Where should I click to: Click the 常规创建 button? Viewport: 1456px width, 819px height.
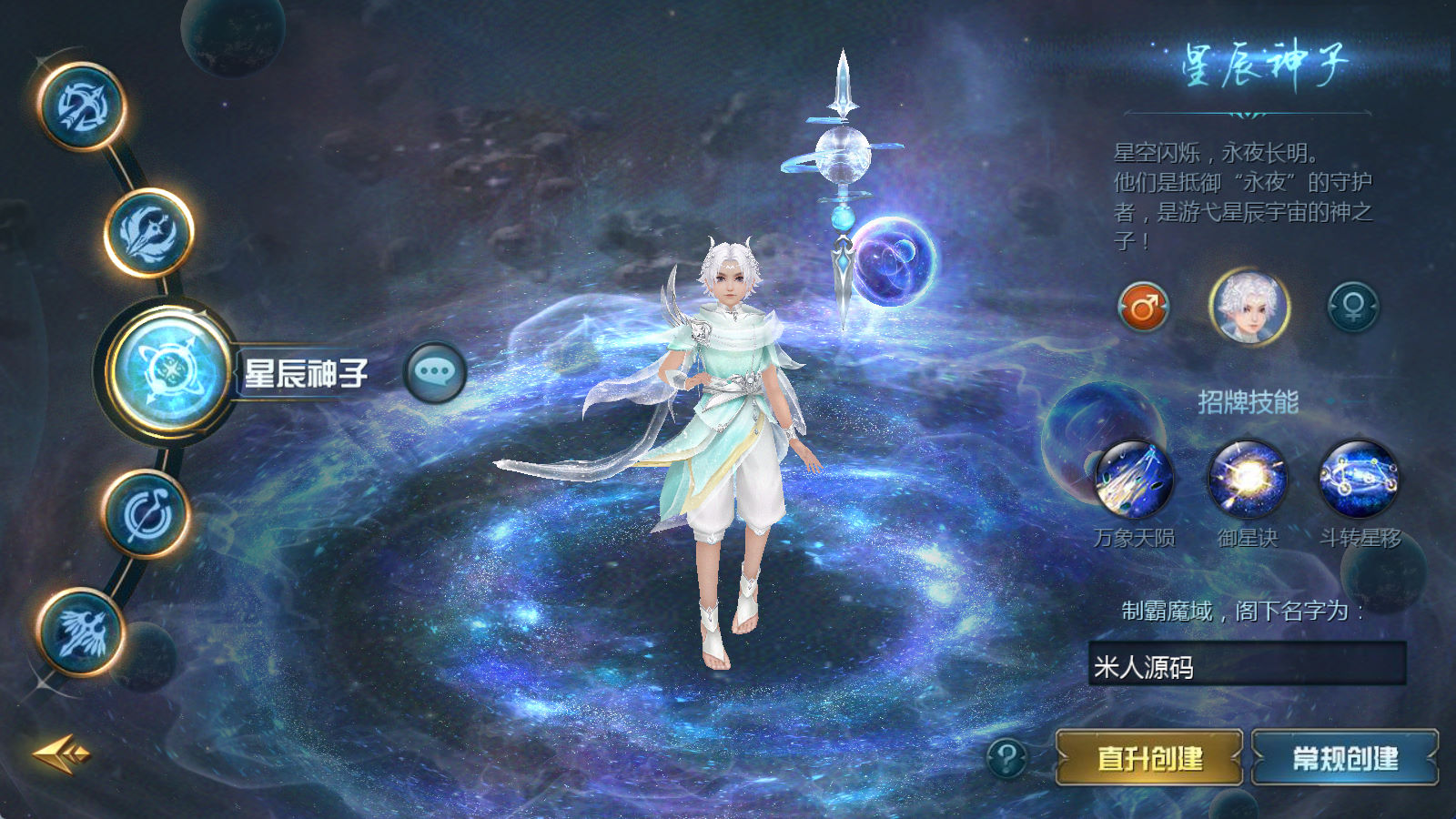1345,757
